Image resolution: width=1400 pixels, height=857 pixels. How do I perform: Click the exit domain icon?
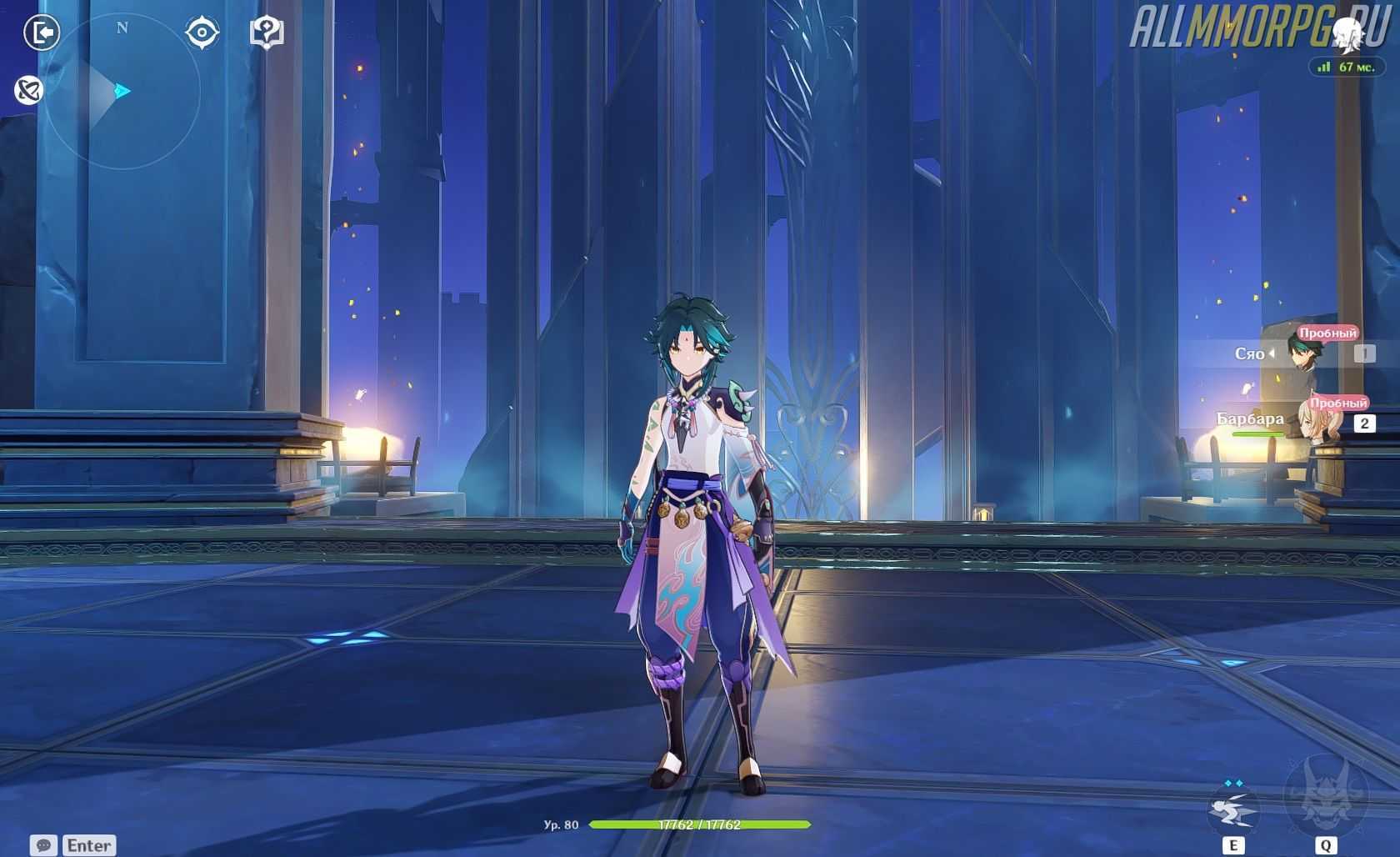pos(41,33)
